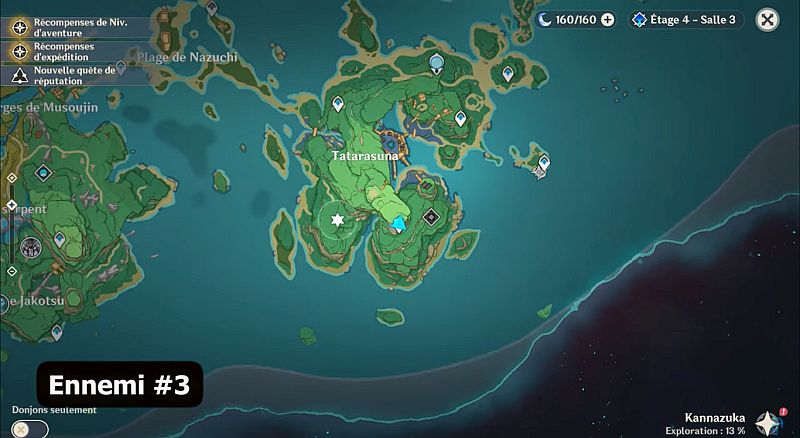This screenshot has width=800, height=438.
Task: Select the domain marker on Tatarasuna island
Action: pos(431,216)
